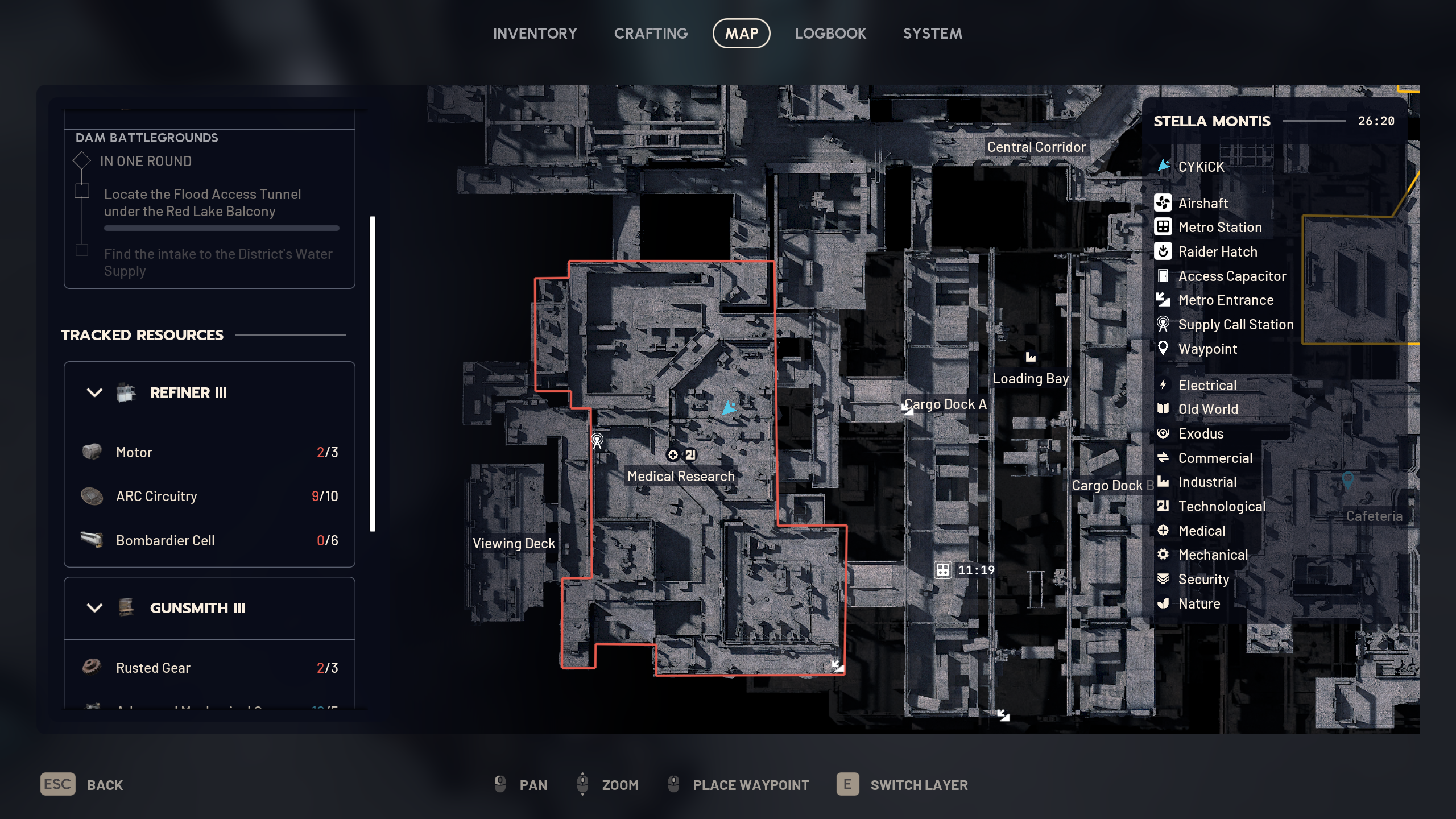
Task: Switch to the Inventory tab
Action: click(x=535, y=34)
